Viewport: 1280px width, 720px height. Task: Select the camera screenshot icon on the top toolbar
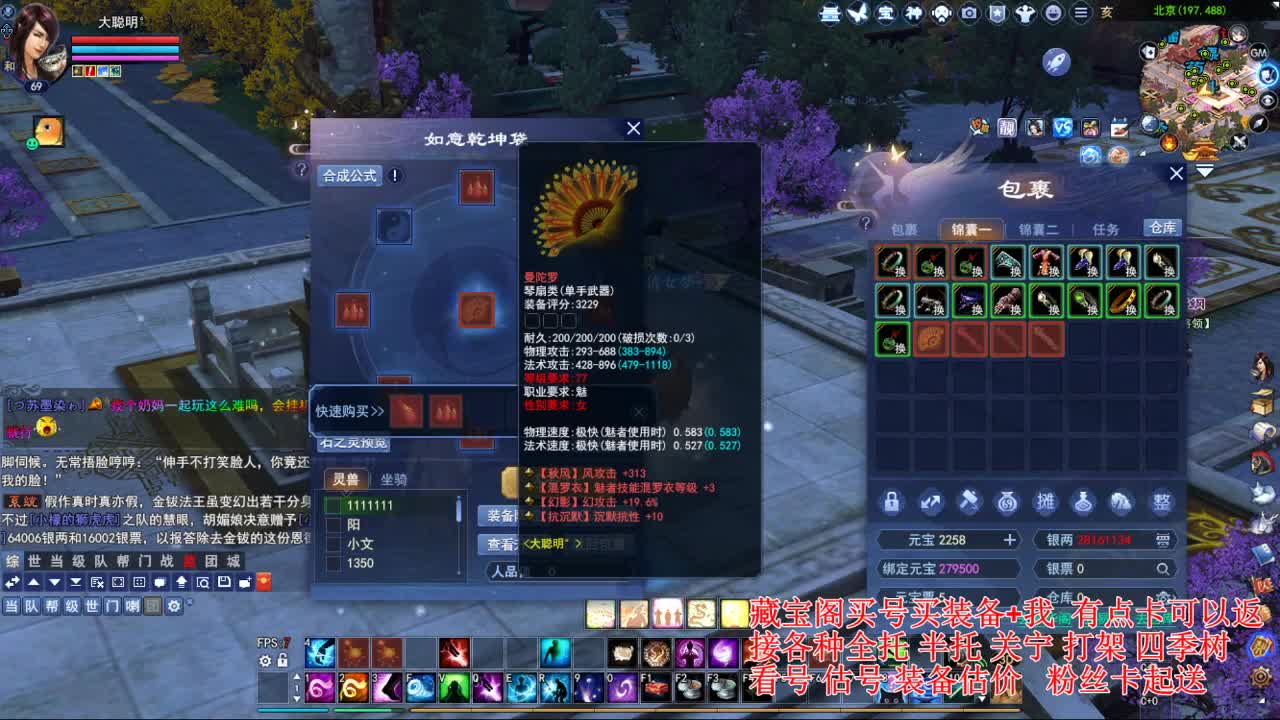969,13
